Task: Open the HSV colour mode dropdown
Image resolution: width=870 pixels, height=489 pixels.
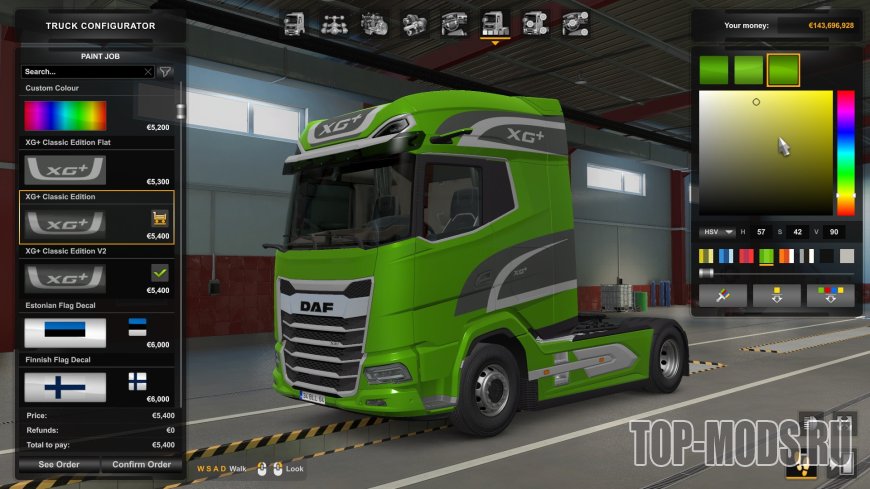Action: point(716,232)
